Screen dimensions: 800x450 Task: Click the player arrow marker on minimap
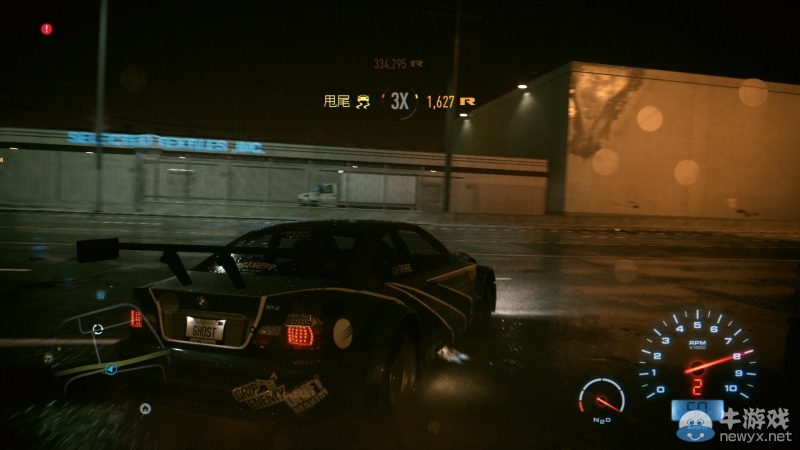click(x=111, y=369)
